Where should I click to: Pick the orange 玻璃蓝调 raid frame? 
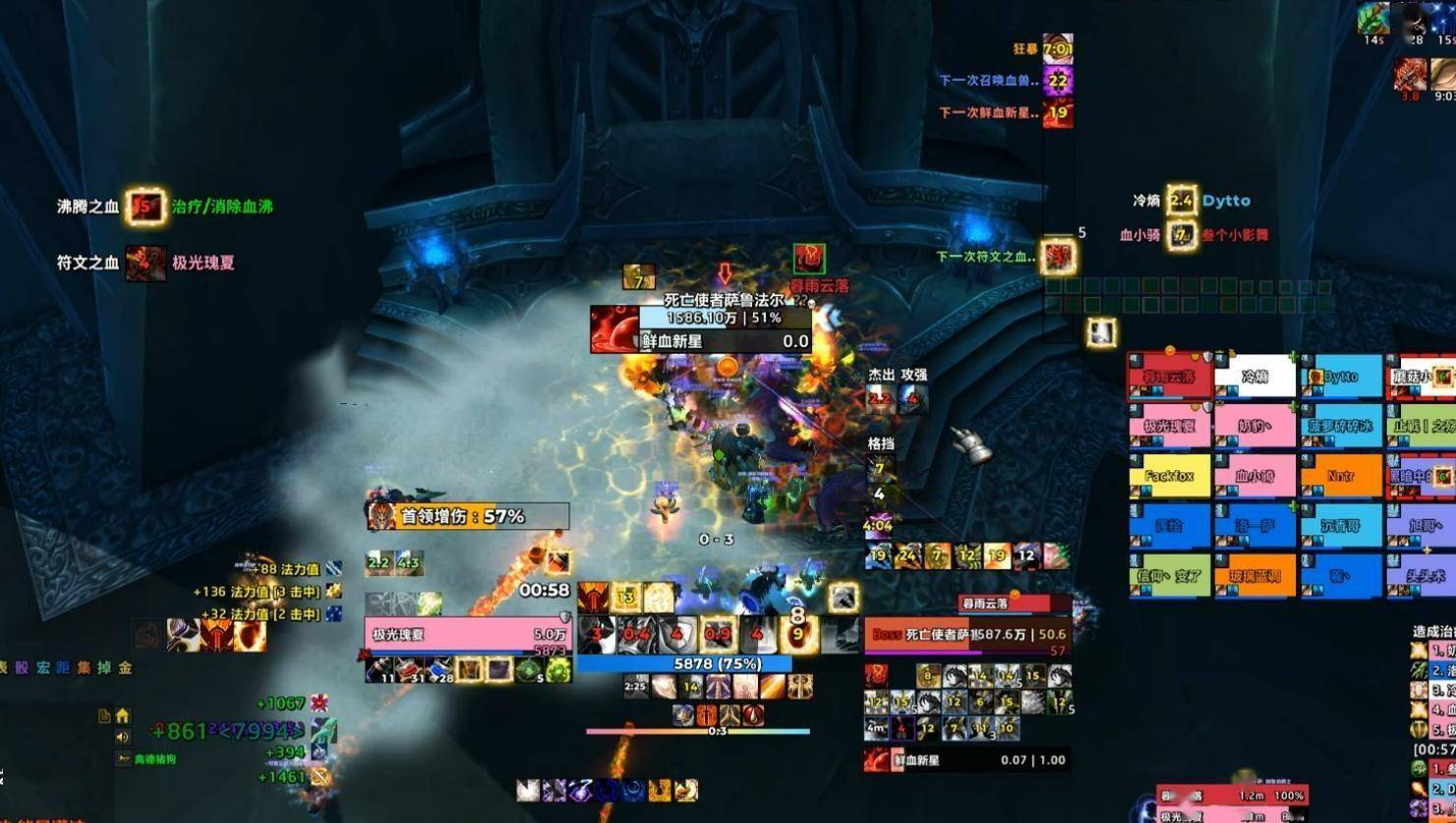(1255, 576)
